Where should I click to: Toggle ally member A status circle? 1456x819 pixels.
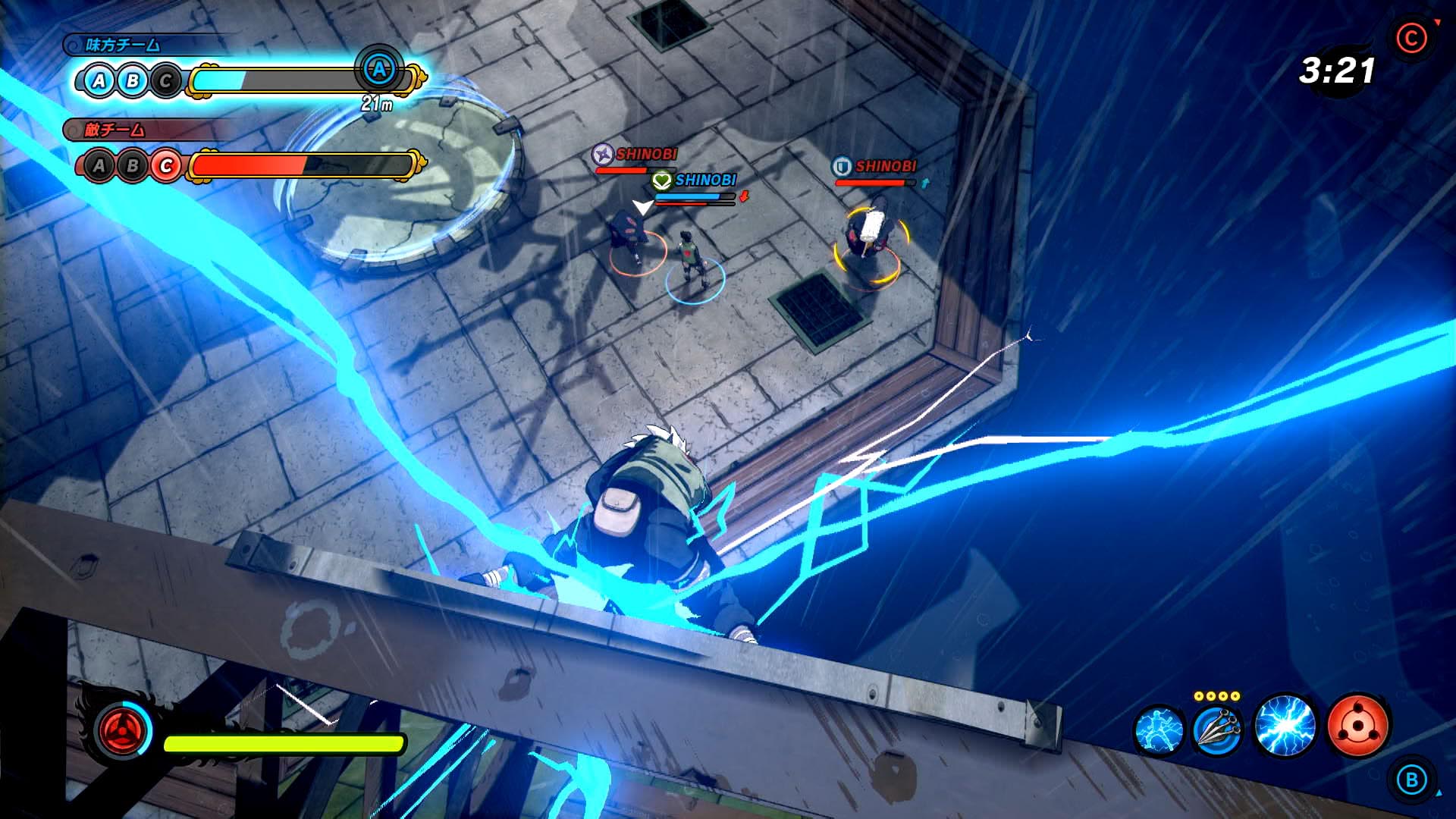pyautogui.click(x=98, y=80)
